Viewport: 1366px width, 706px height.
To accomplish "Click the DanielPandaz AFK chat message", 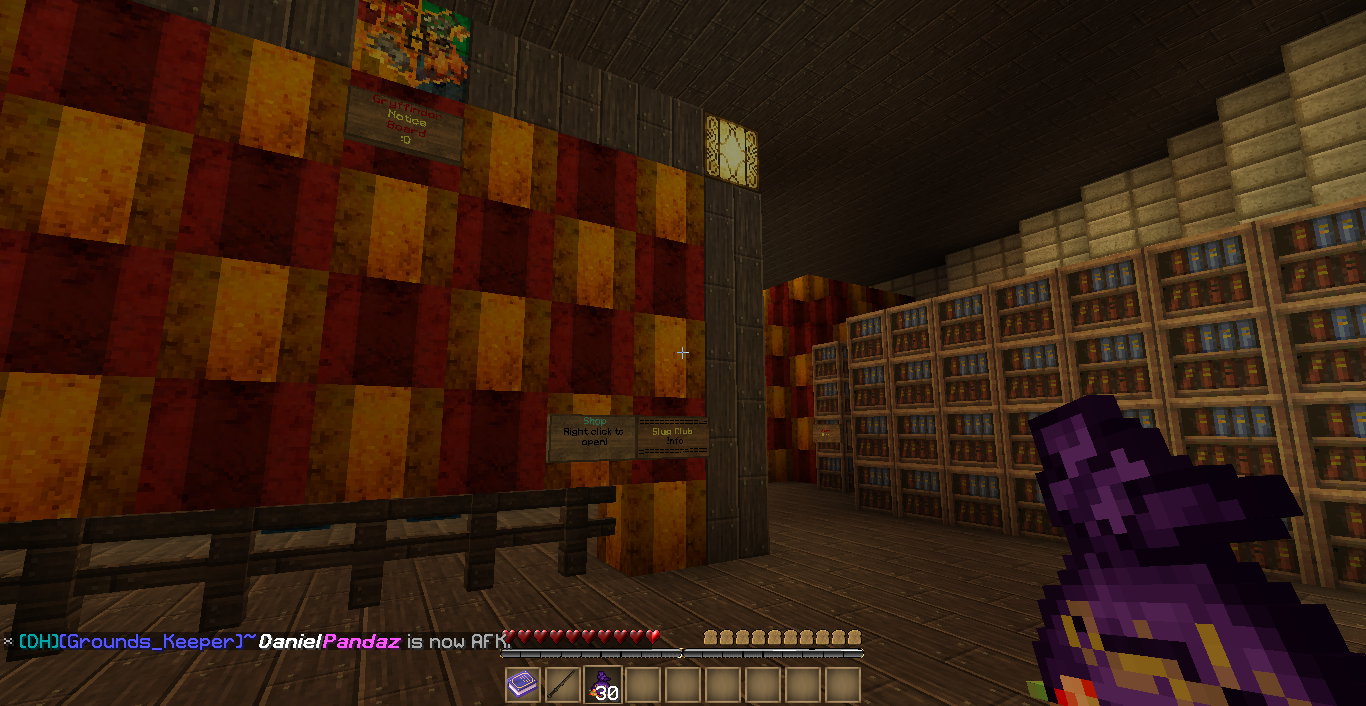I will click(265, 641).
